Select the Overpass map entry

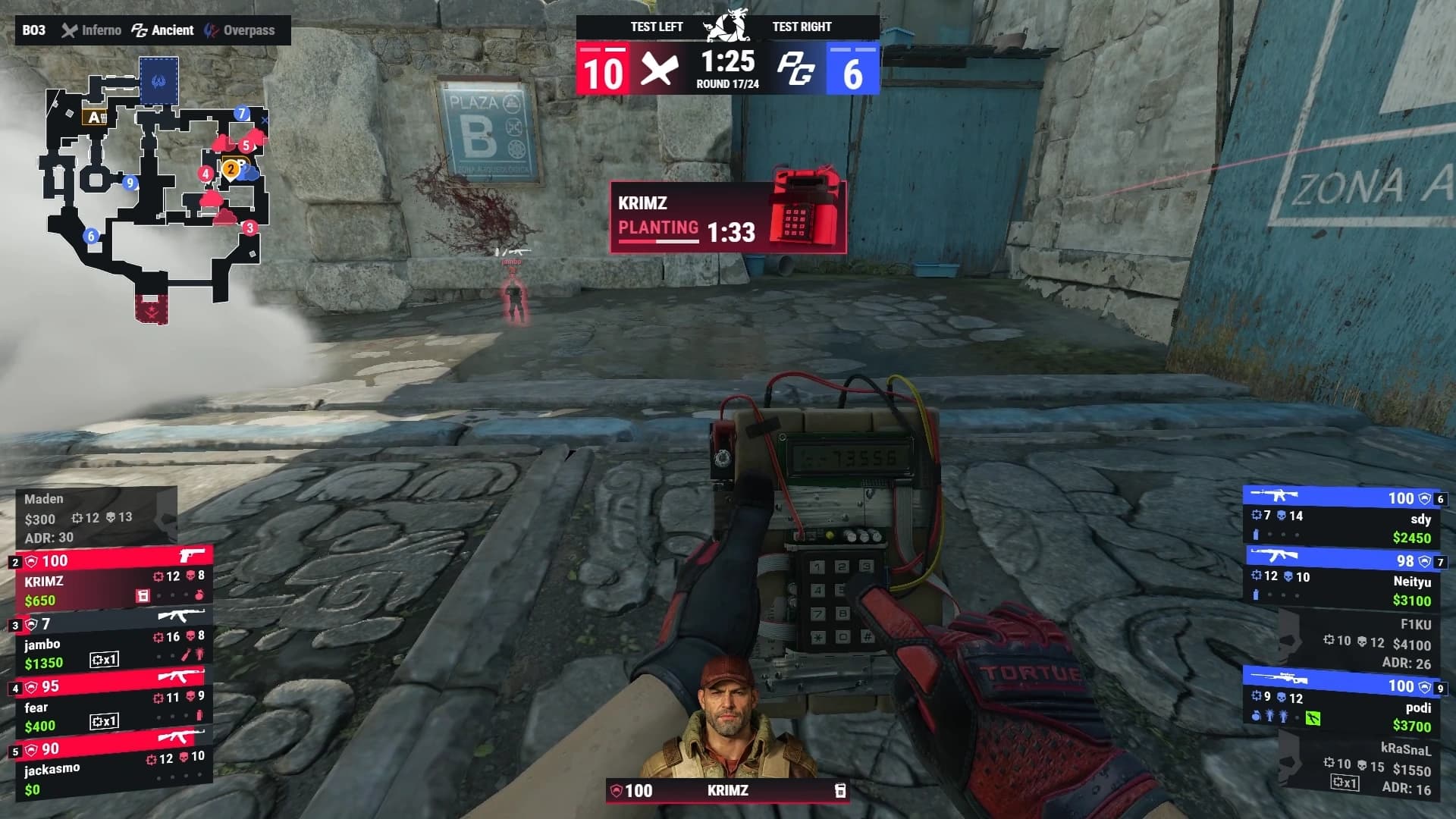pyautogui.click(x=240, y=30)
